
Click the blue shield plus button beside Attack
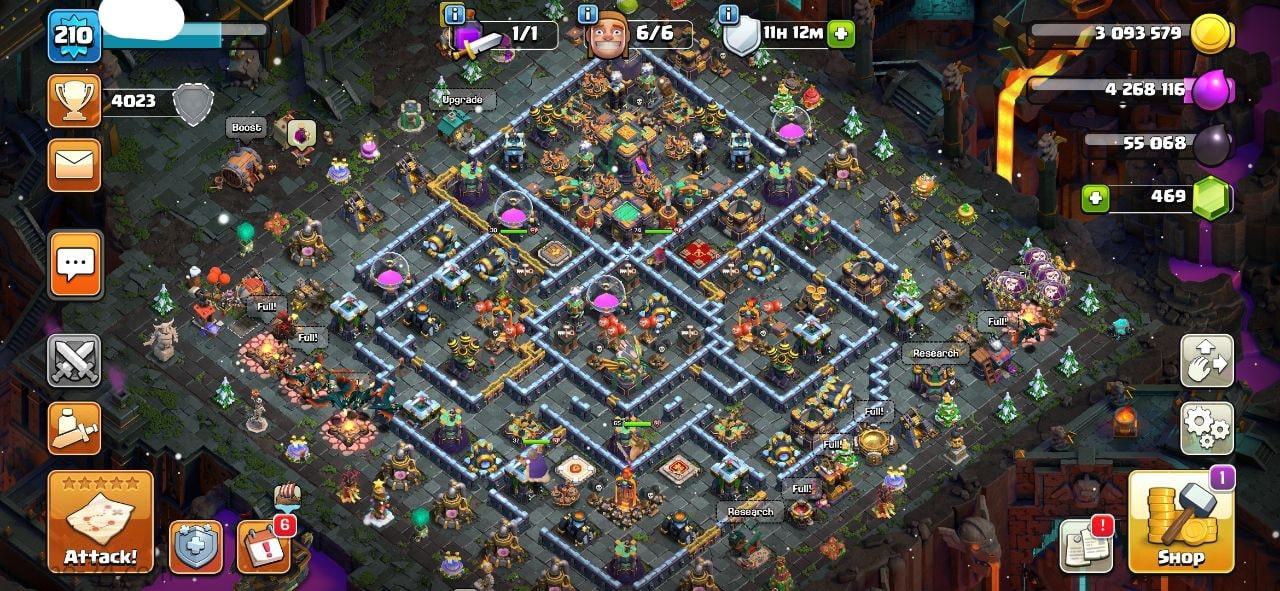coord(195,547)
